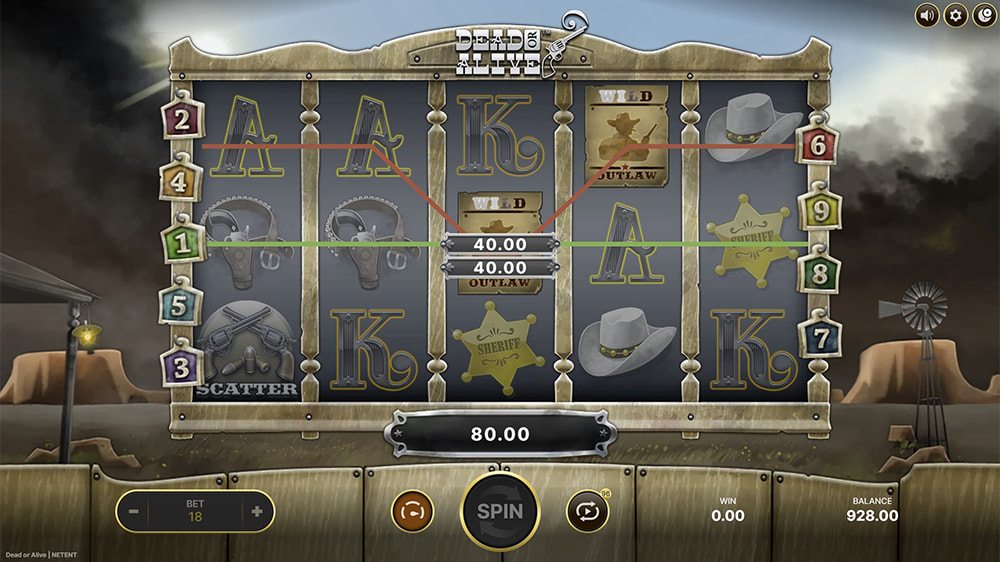Decrease the bet with the minus button
The width and height of the screenshot is (1000, 562).
pyautogui.click(x=133, y=512)
